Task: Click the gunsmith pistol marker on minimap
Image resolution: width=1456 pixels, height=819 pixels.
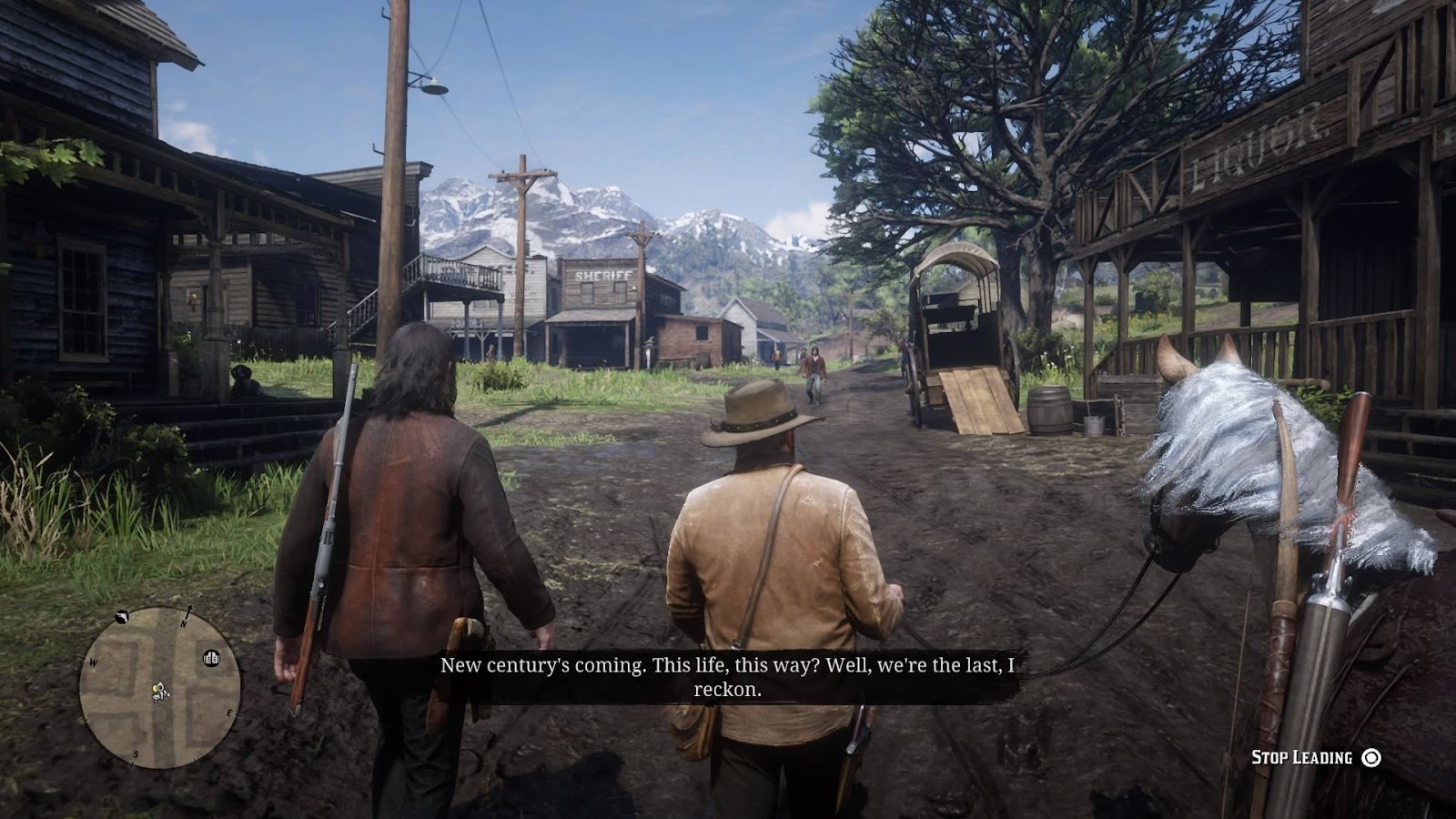Action: [122, 618]
